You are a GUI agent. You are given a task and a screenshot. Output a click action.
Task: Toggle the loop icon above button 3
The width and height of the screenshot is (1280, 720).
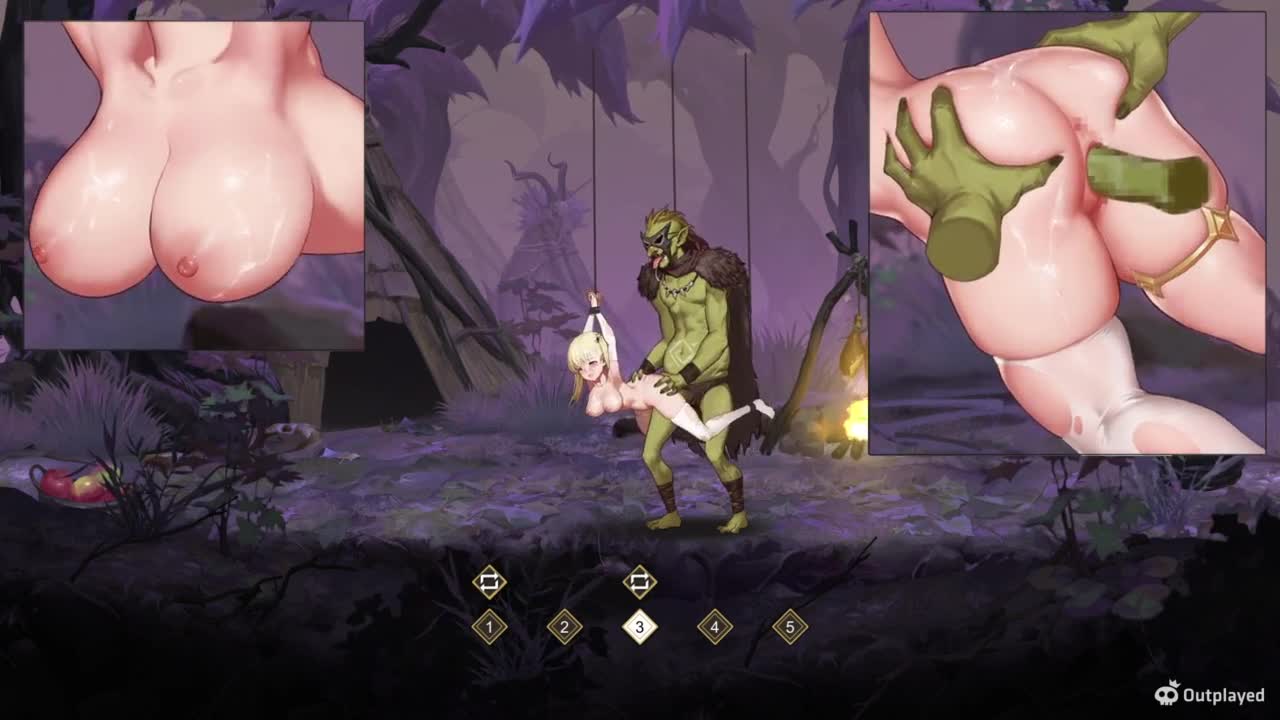click(x=639, y=581)
